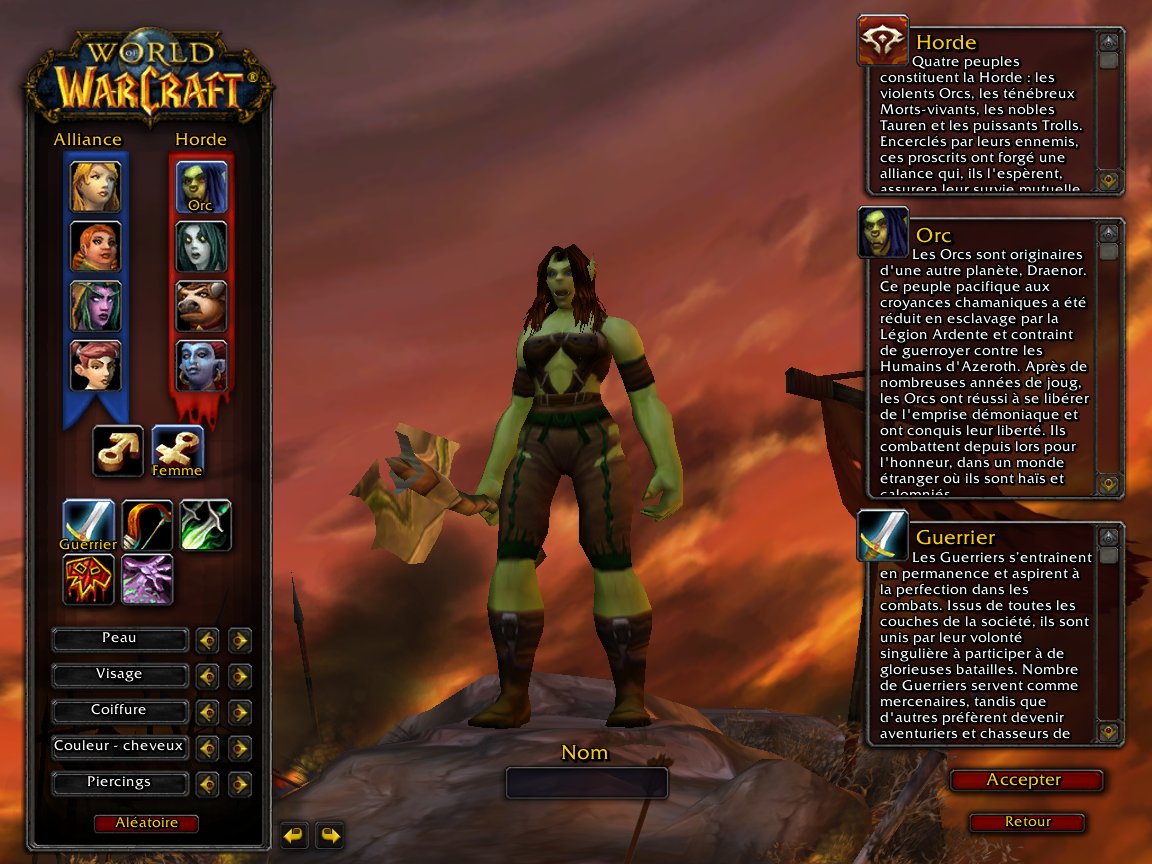Advance to the next Coiffure option
The width and height of the screenshot is (1152, 864).
[240, 712]
